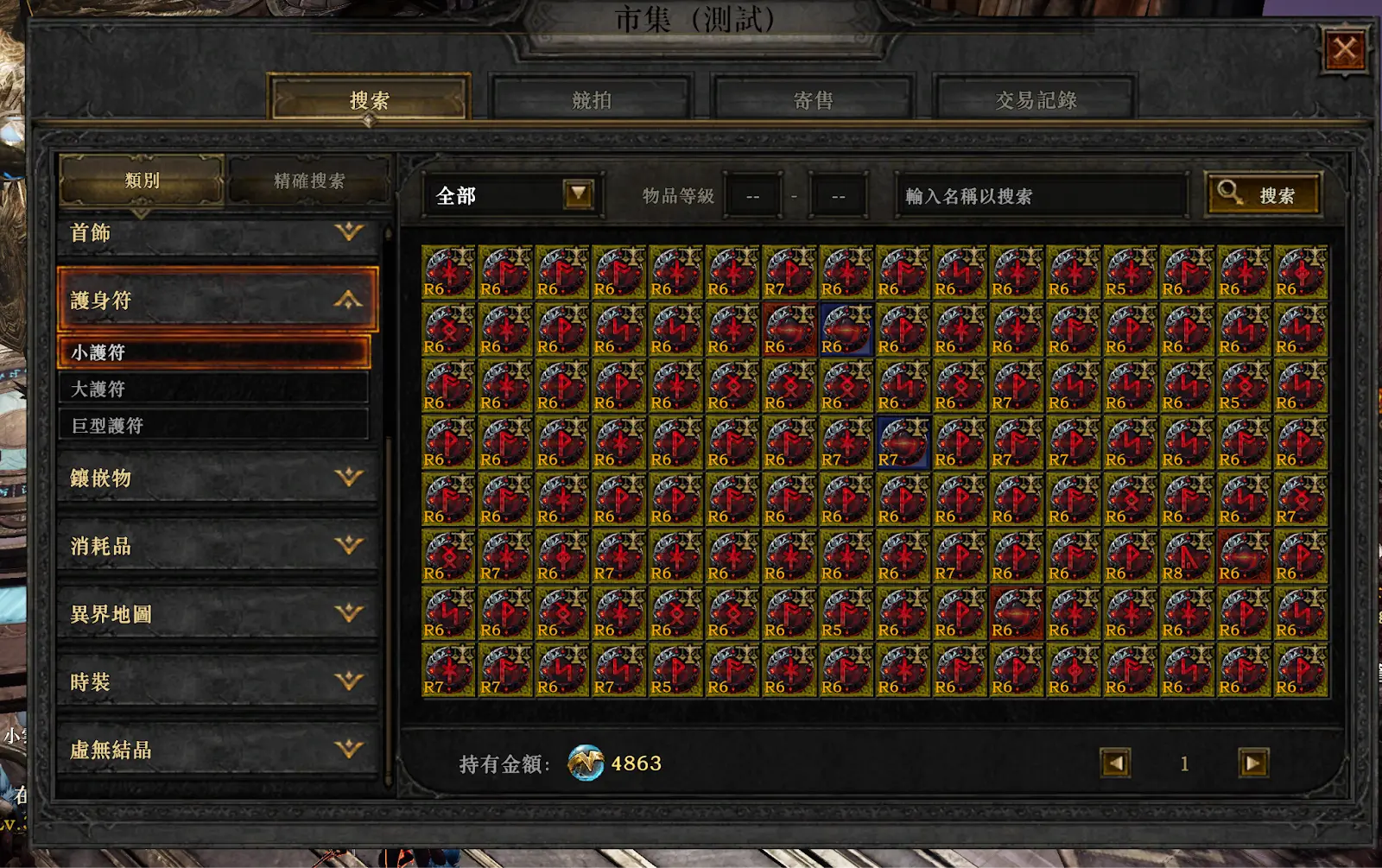Click the item name search field
Viewport: 1382px width, 868px height.
[x=1041, y=196]
